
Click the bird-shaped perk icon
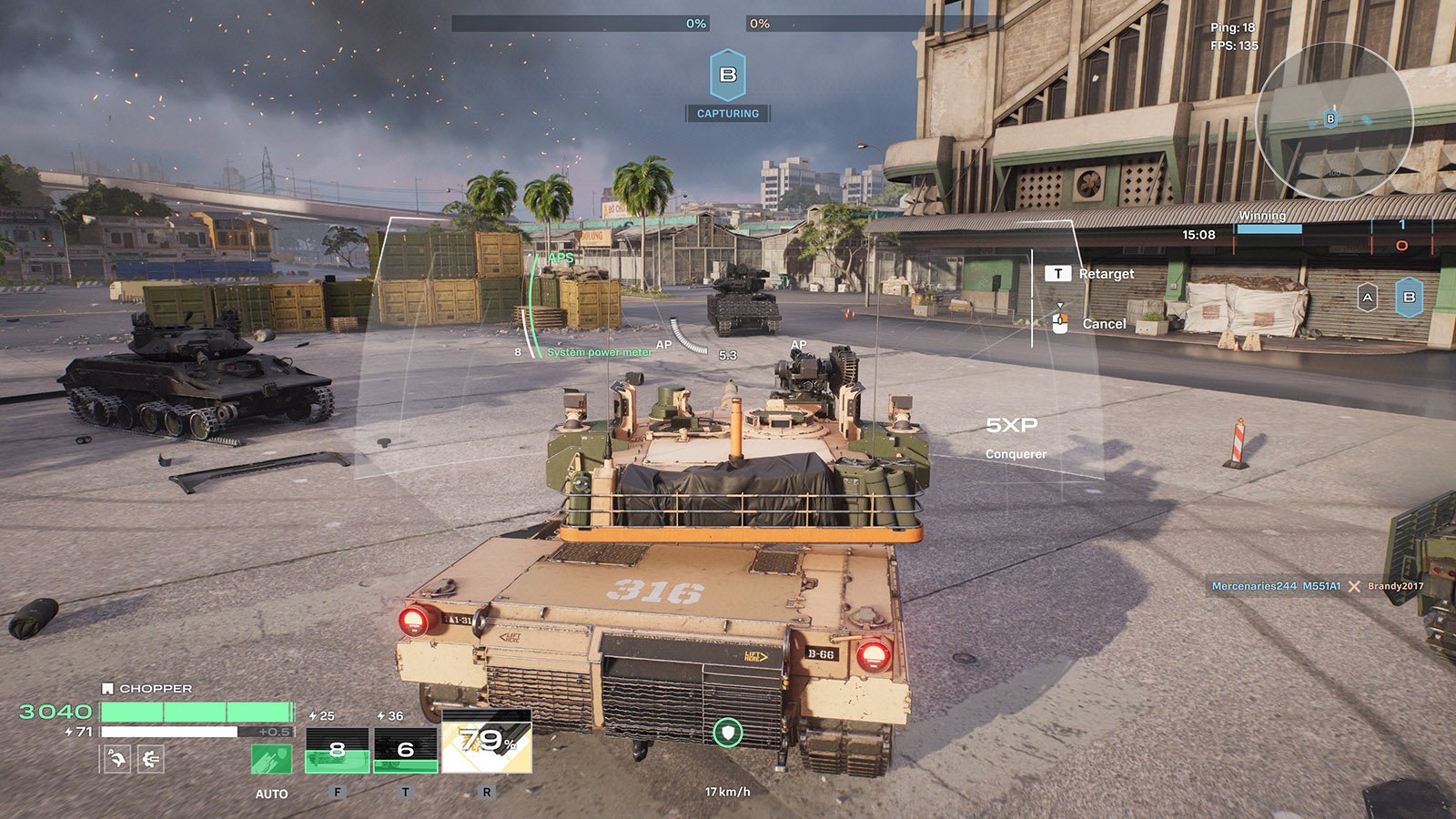(x=116, y=758)
